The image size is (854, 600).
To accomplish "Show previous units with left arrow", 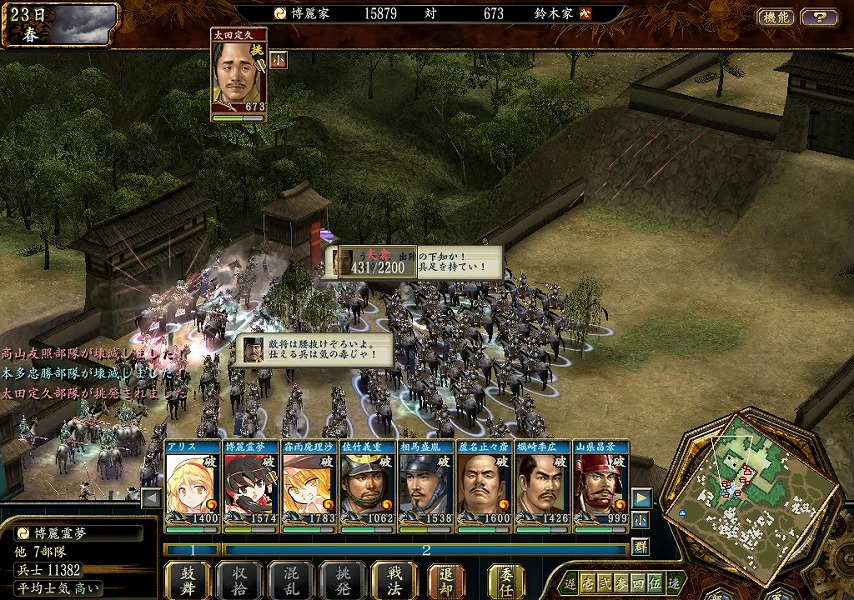I will click(x=151, y=497).
